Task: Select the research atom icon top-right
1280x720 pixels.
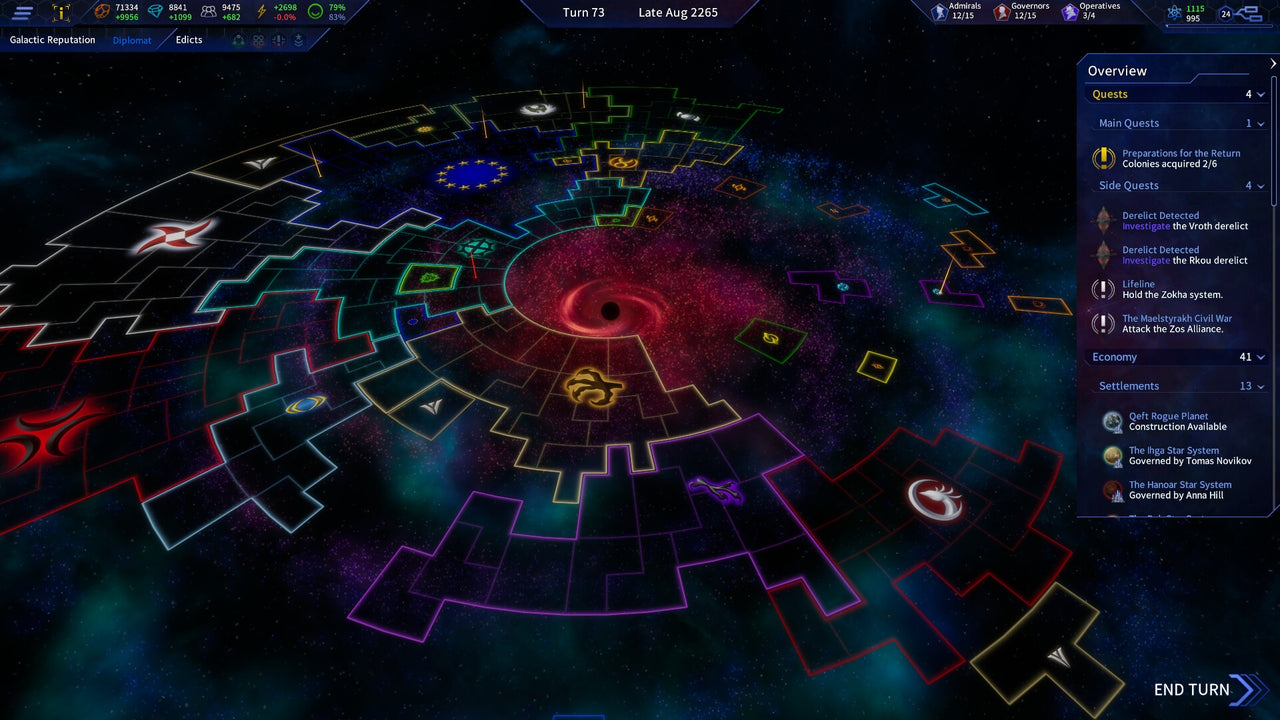Action: (1173, 12)
